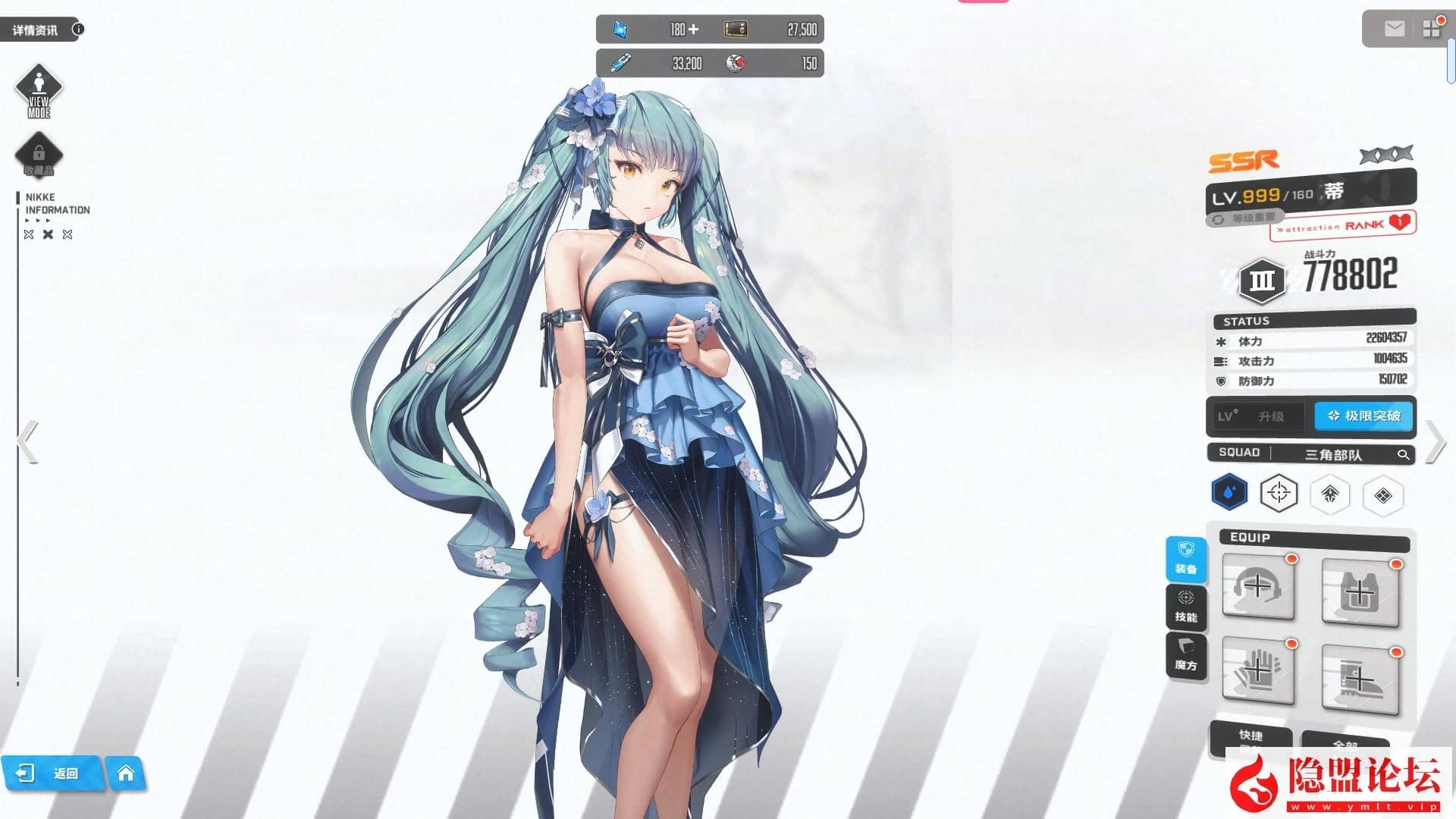Select the empty boots equipment slot

pyautogui.click(x=1361, y=679)
